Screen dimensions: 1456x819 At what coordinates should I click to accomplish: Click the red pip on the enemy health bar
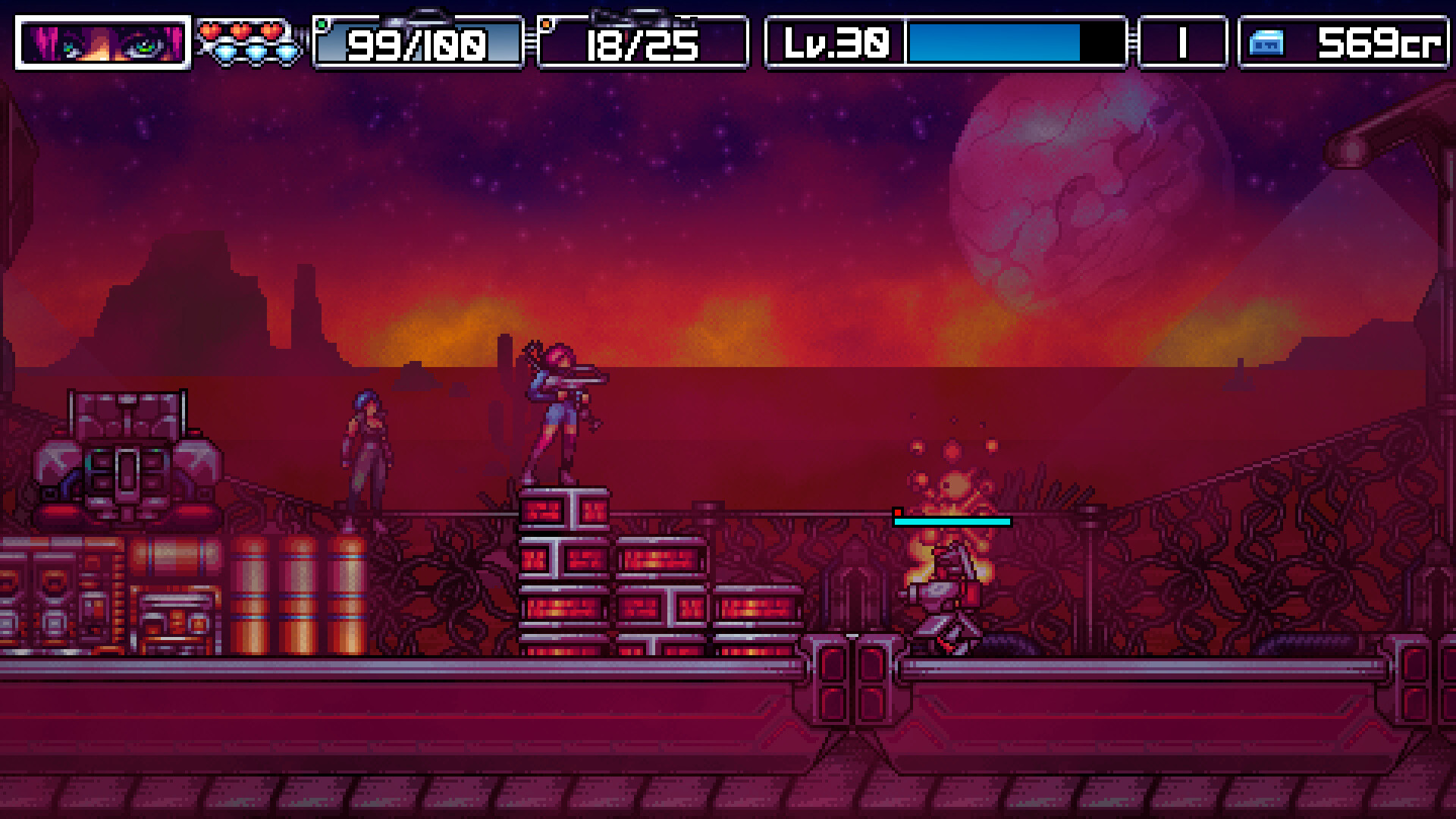897,513
